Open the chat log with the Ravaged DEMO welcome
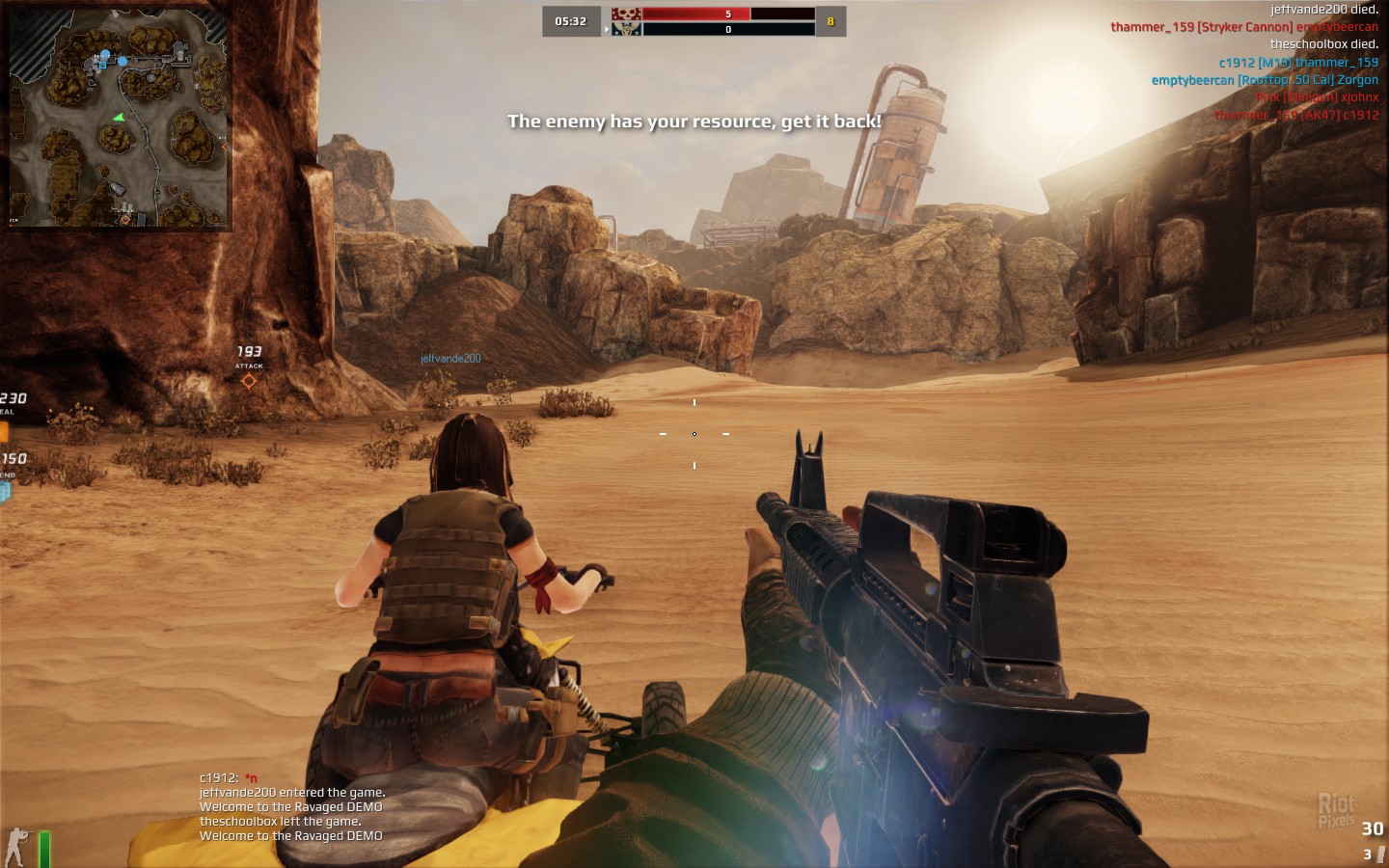The height and width of the screenshot is (868, 1389). coord(291,807)
